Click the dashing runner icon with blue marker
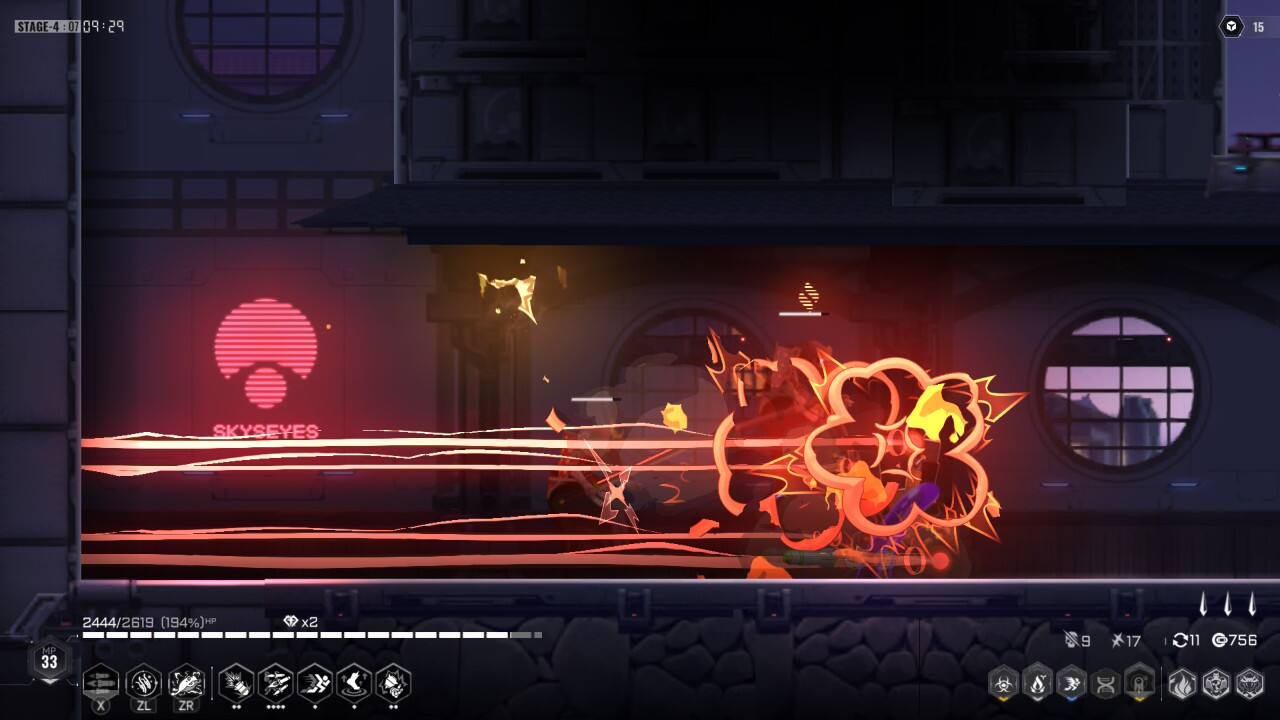This screenshot has width=1280, height=720. [x=1072, y=684]
